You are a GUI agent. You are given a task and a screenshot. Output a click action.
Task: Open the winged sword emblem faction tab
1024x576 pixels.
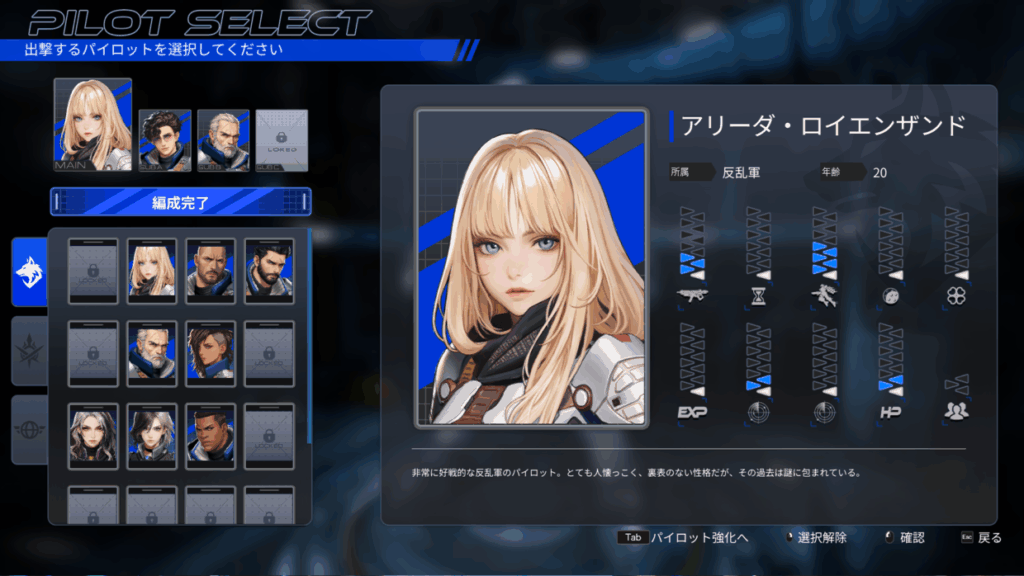[x=29, y=351]
